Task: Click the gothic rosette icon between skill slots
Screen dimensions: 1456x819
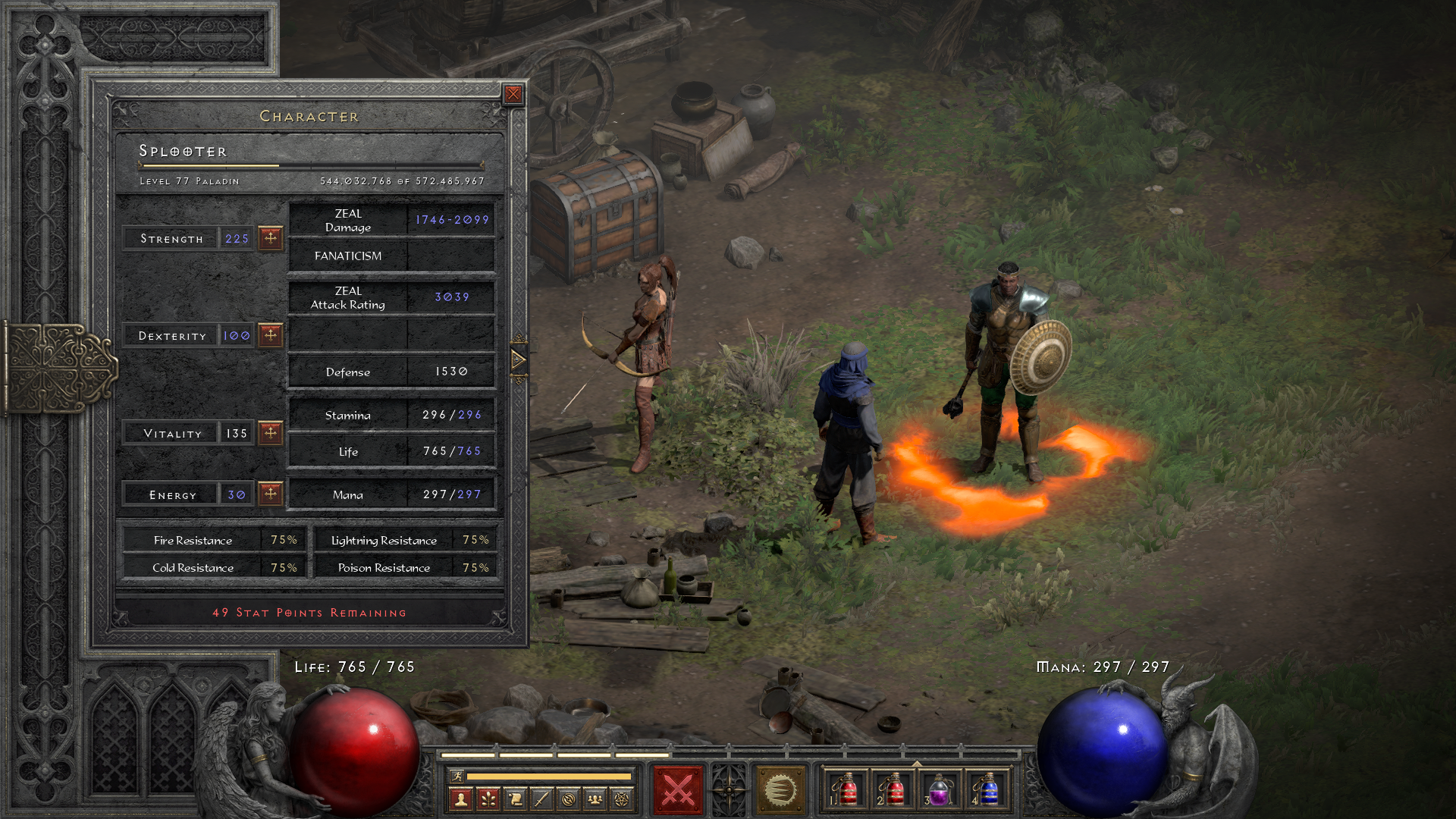Action: 730,789
